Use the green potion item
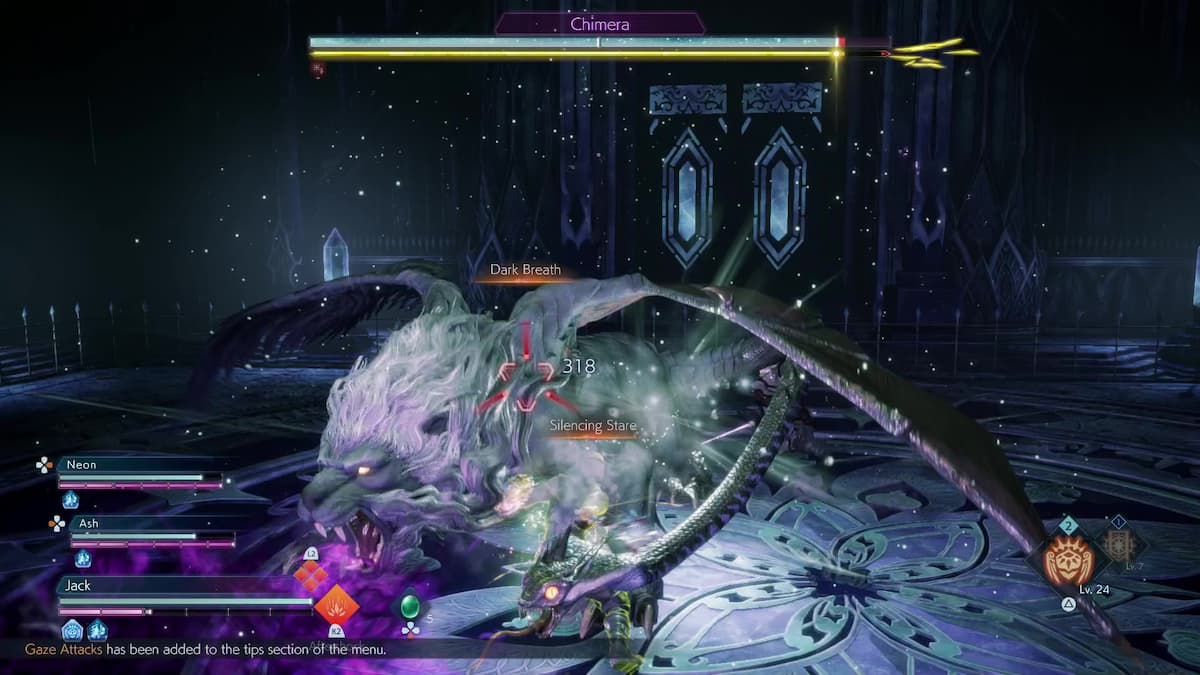This screenshot has height=675, width=1200. [x=409, y=606]
